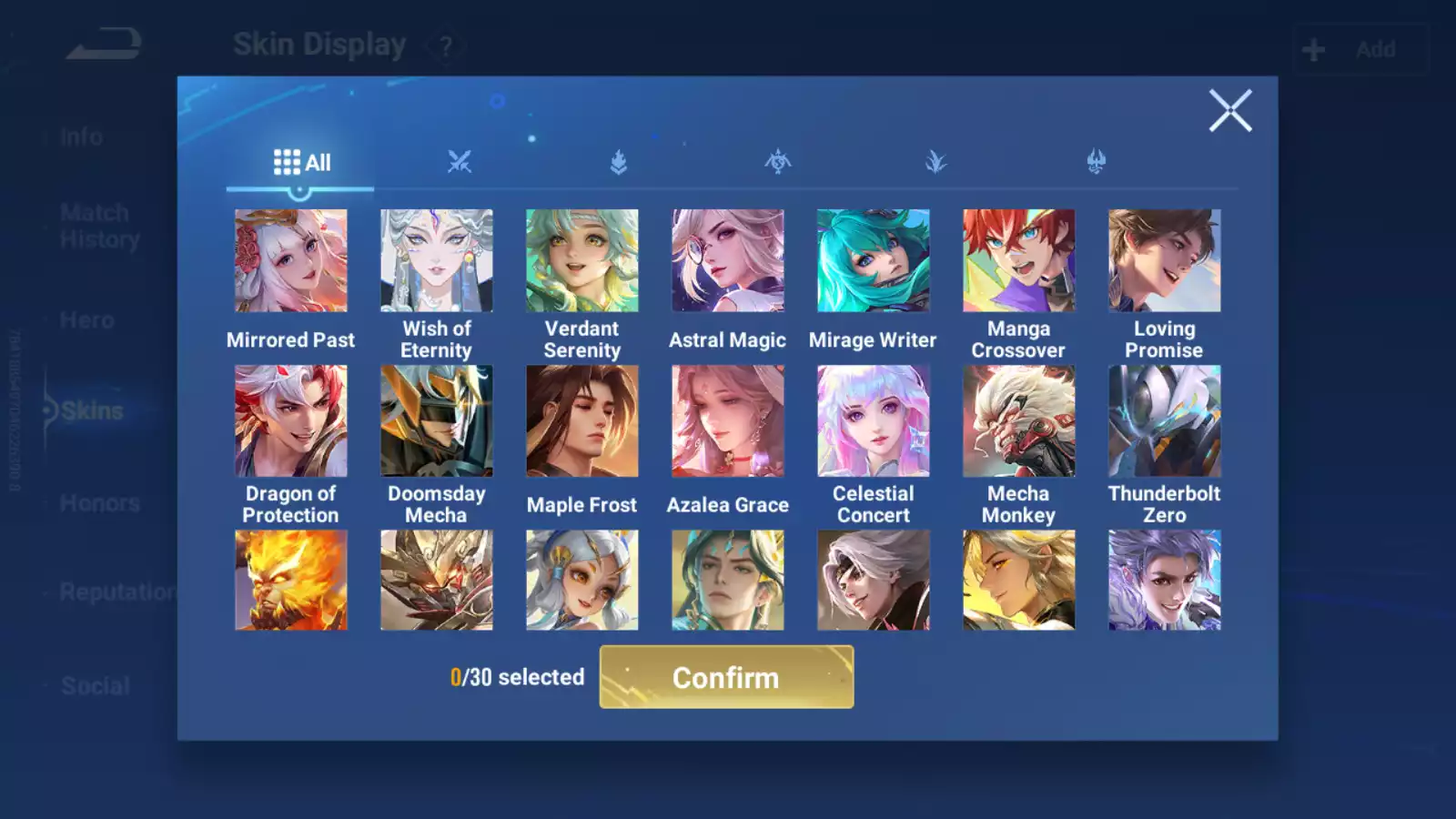Select the Astral Magic skin
This screenshot has width=1456, height=819.
click(x=727, y=261)
